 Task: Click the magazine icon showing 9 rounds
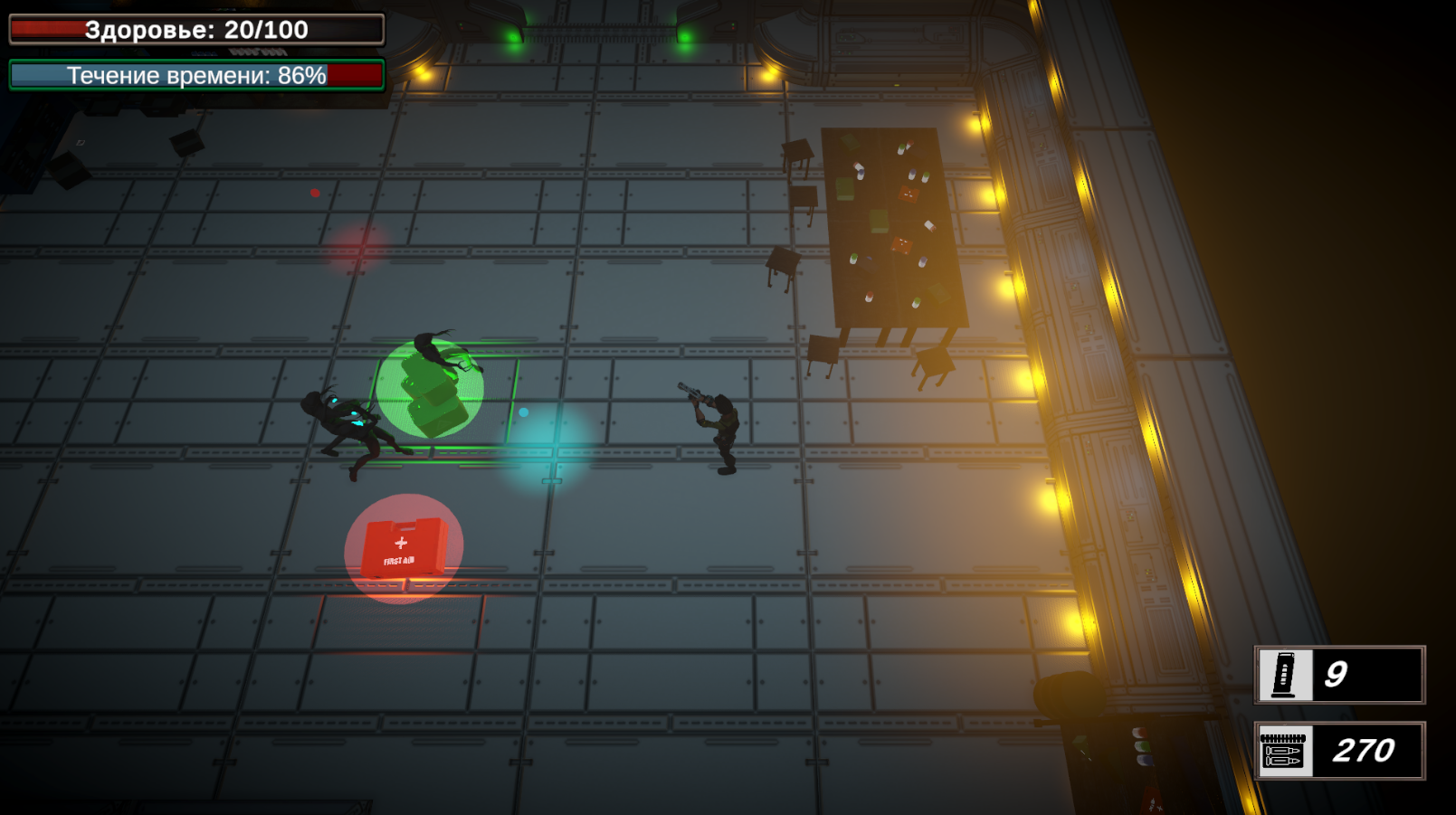click(1286, 674)
